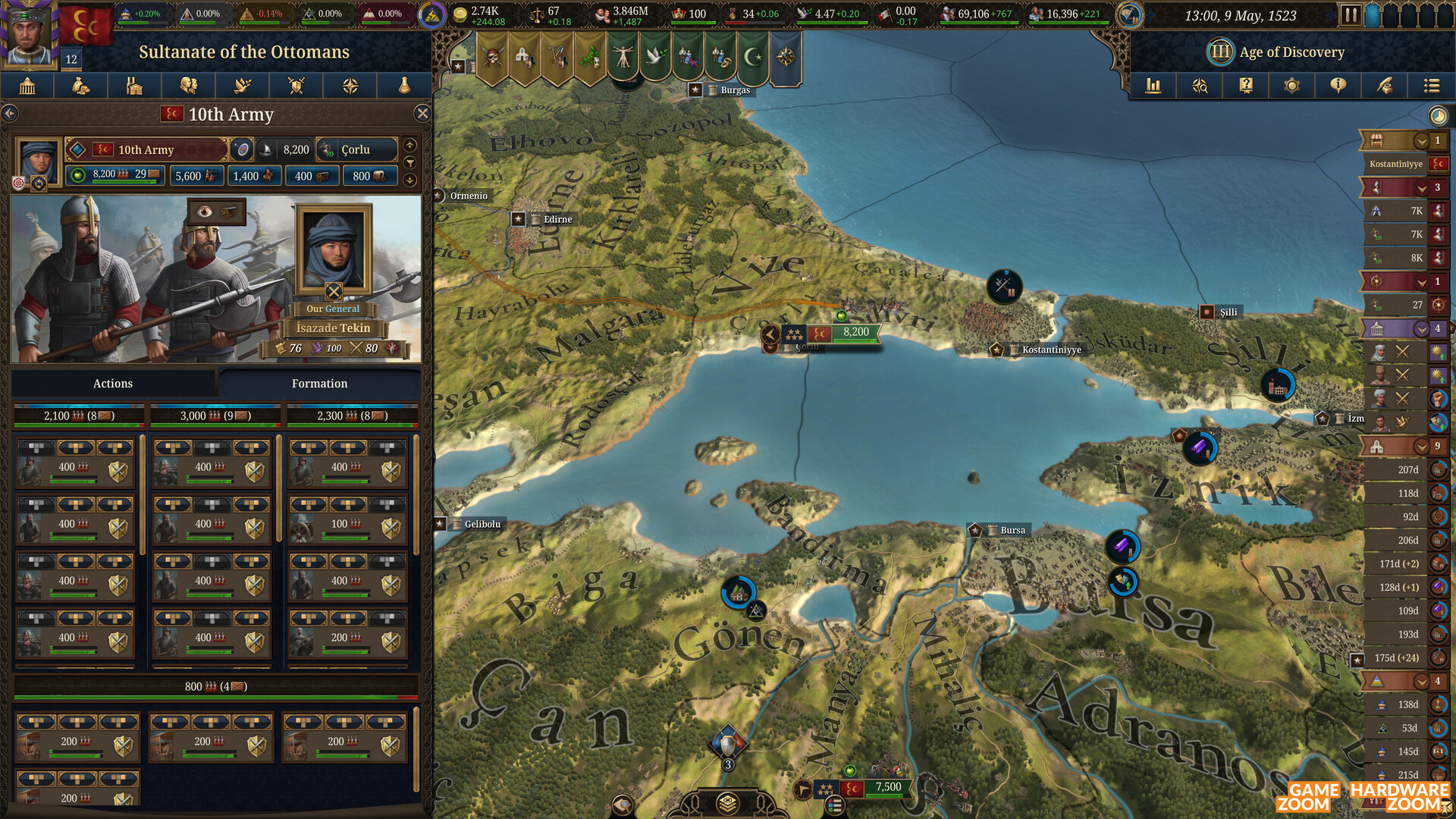Open the potion flask research menu
The height and width of the screenshot is (819, 1456).
coord(404,86)
